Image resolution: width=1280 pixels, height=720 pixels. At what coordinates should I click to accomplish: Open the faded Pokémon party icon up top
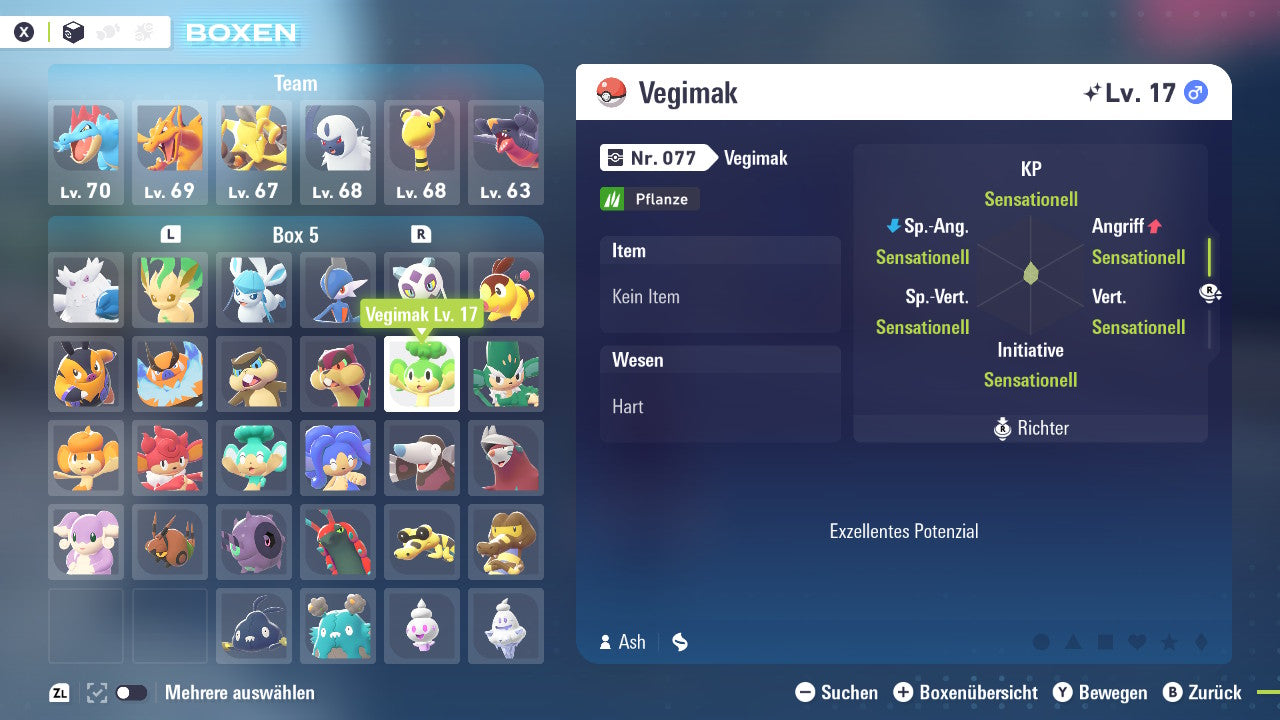point(110,31)
